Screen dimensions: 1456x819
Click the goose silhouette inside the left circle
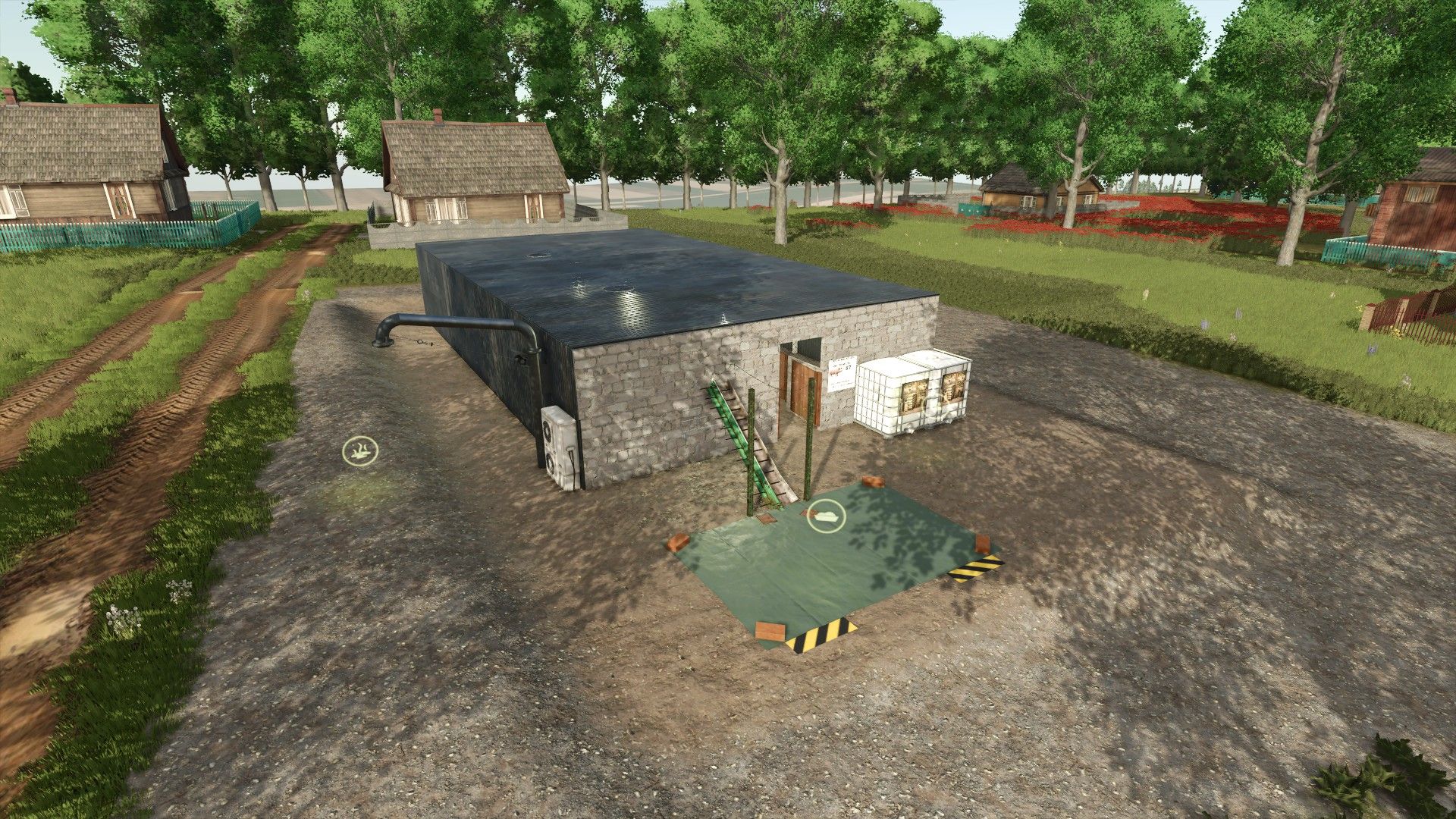(x=359, y=452)
